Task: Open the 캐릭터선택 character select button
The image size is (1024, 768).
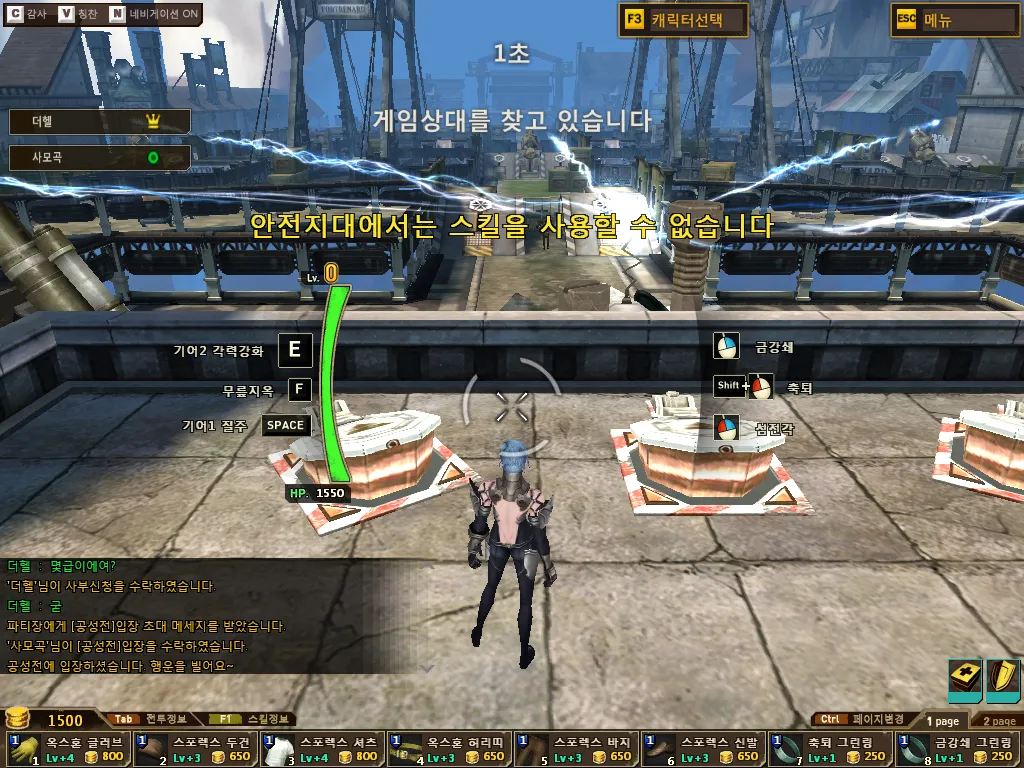Action: 683,20
